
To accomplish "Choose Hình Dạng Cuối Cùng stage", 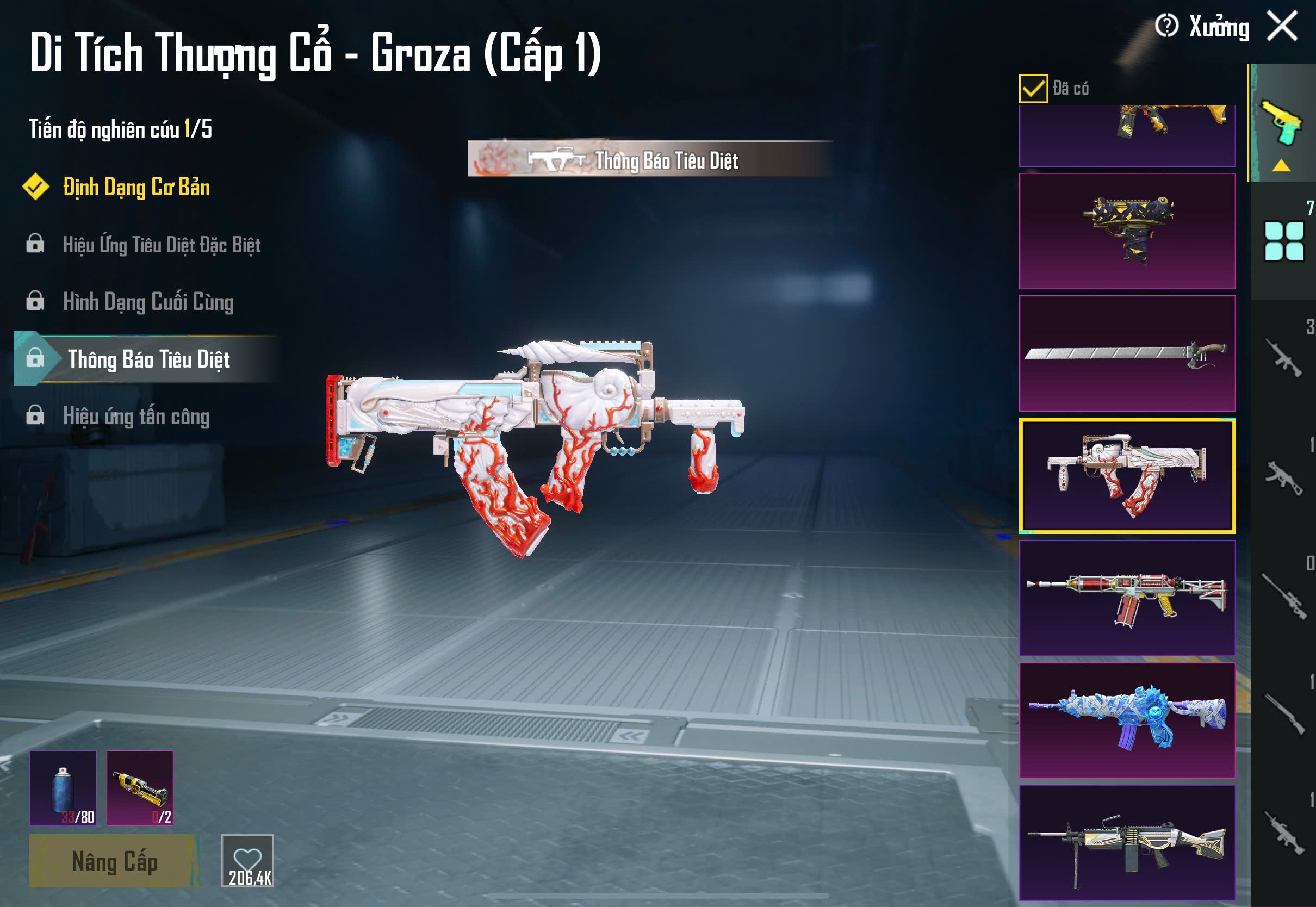I will pos(148,301).
